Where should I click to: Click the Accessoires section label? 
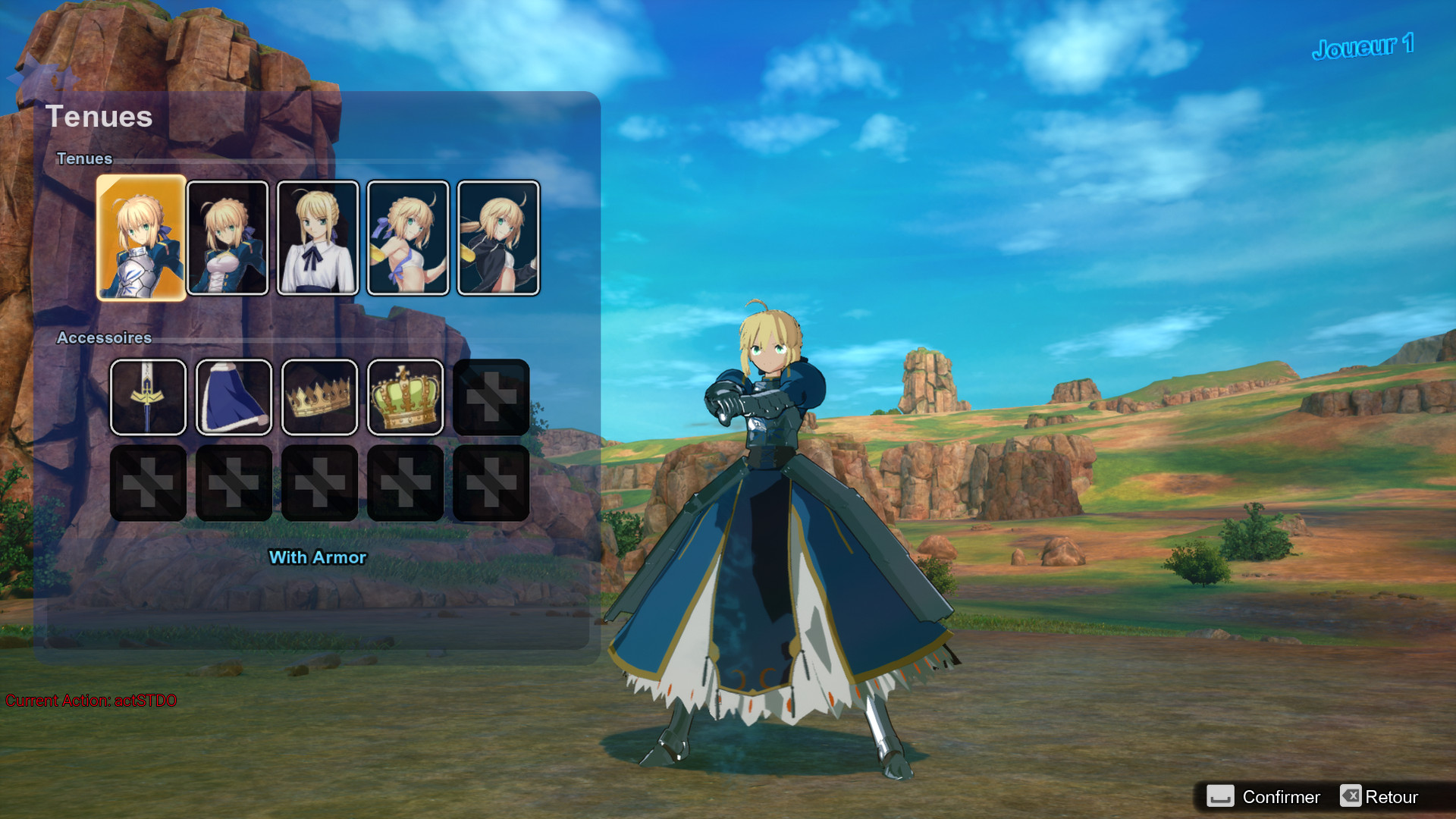pos(103,338)
